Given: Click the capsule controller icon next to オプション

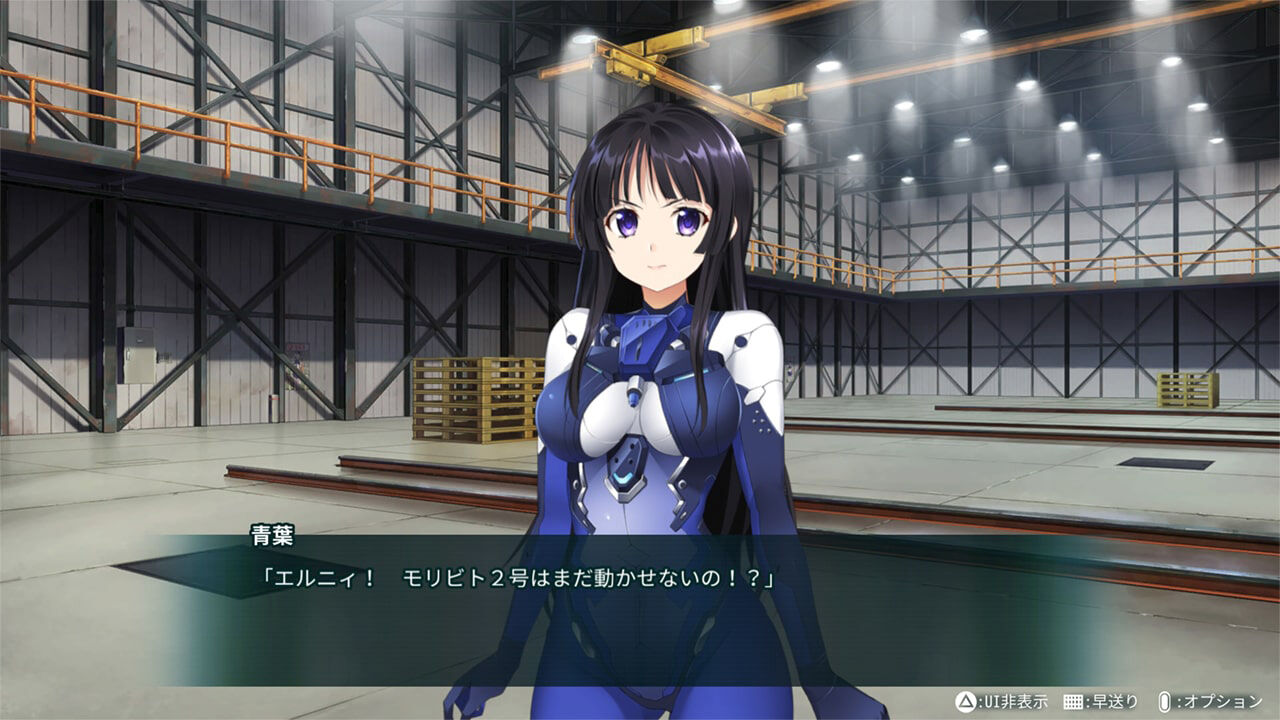Looking at the screenshot, I should [1165, 701].
